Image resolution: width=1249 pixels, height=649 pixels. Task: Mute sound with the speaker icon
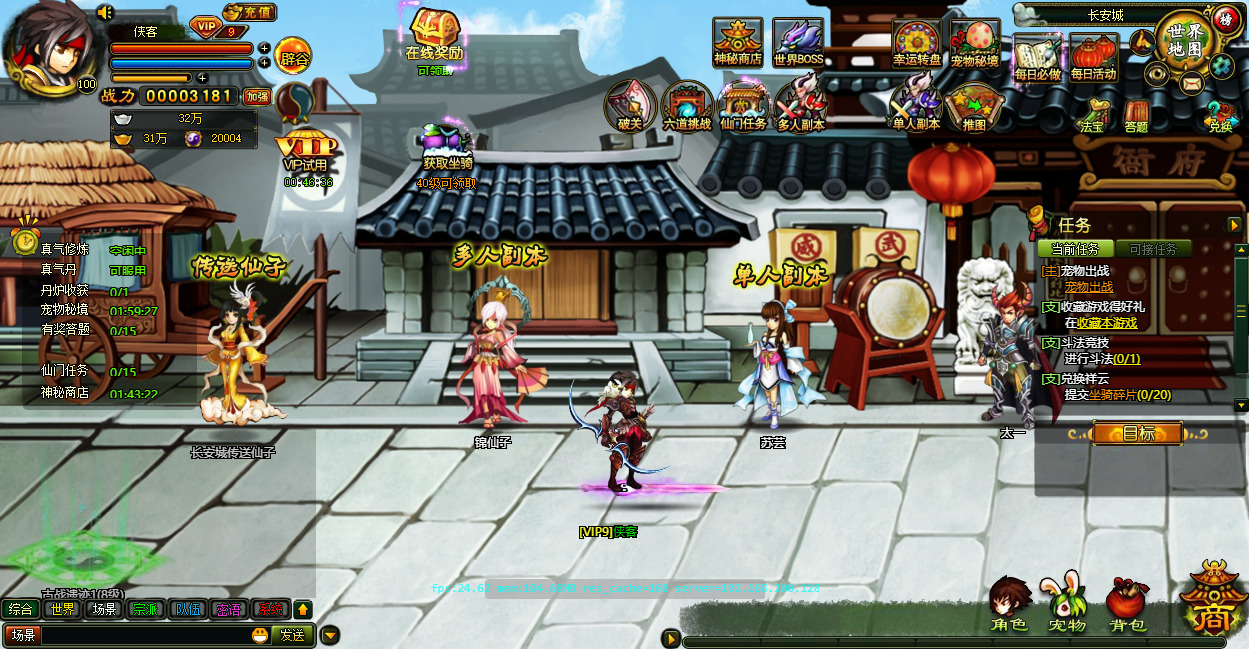click(x=105, y=12)
